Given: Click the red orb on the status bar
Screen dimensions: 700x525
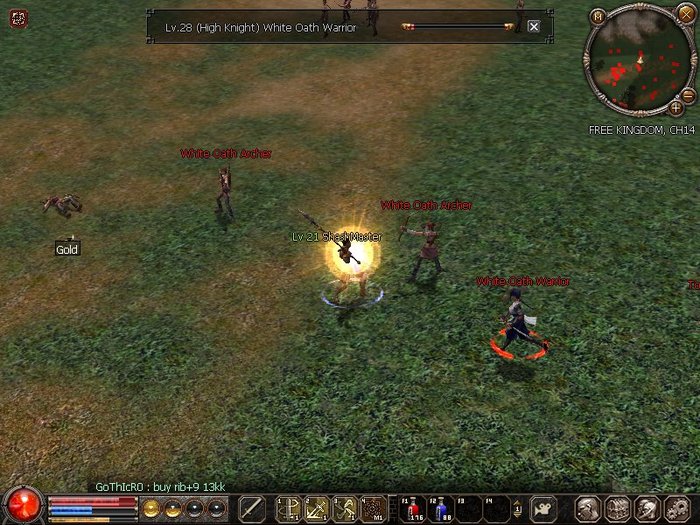Looking at the screenshot, I should (x=22, y=505).
